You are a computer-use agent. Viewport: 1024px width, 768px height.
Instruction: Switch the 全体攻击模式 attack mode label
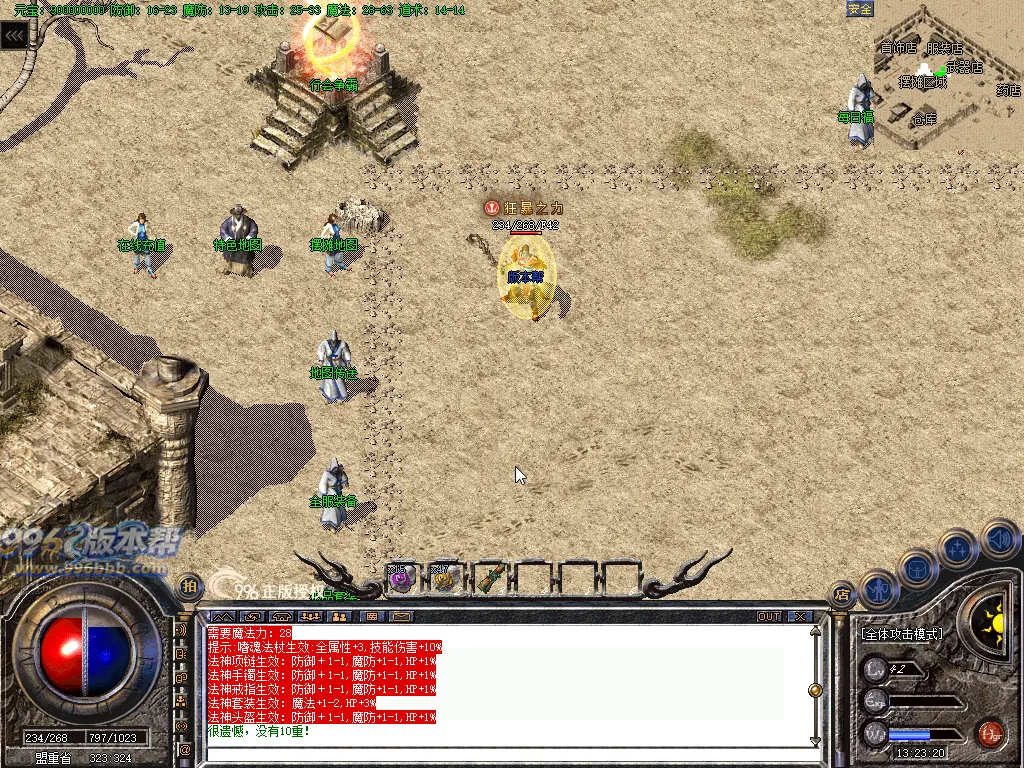click(902, 634)
